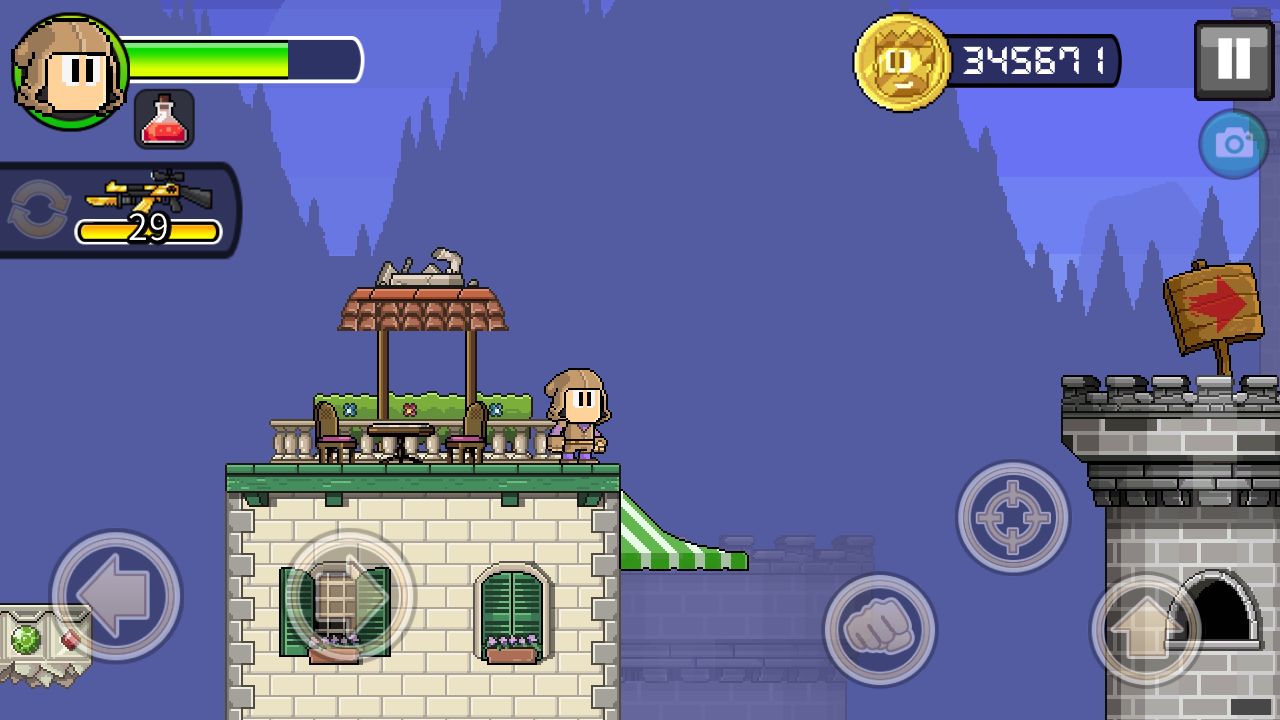The height and width of the screenshot is (720, 1280).
Task: Punch with the fist melee button
Action: [x=879, y=629]
